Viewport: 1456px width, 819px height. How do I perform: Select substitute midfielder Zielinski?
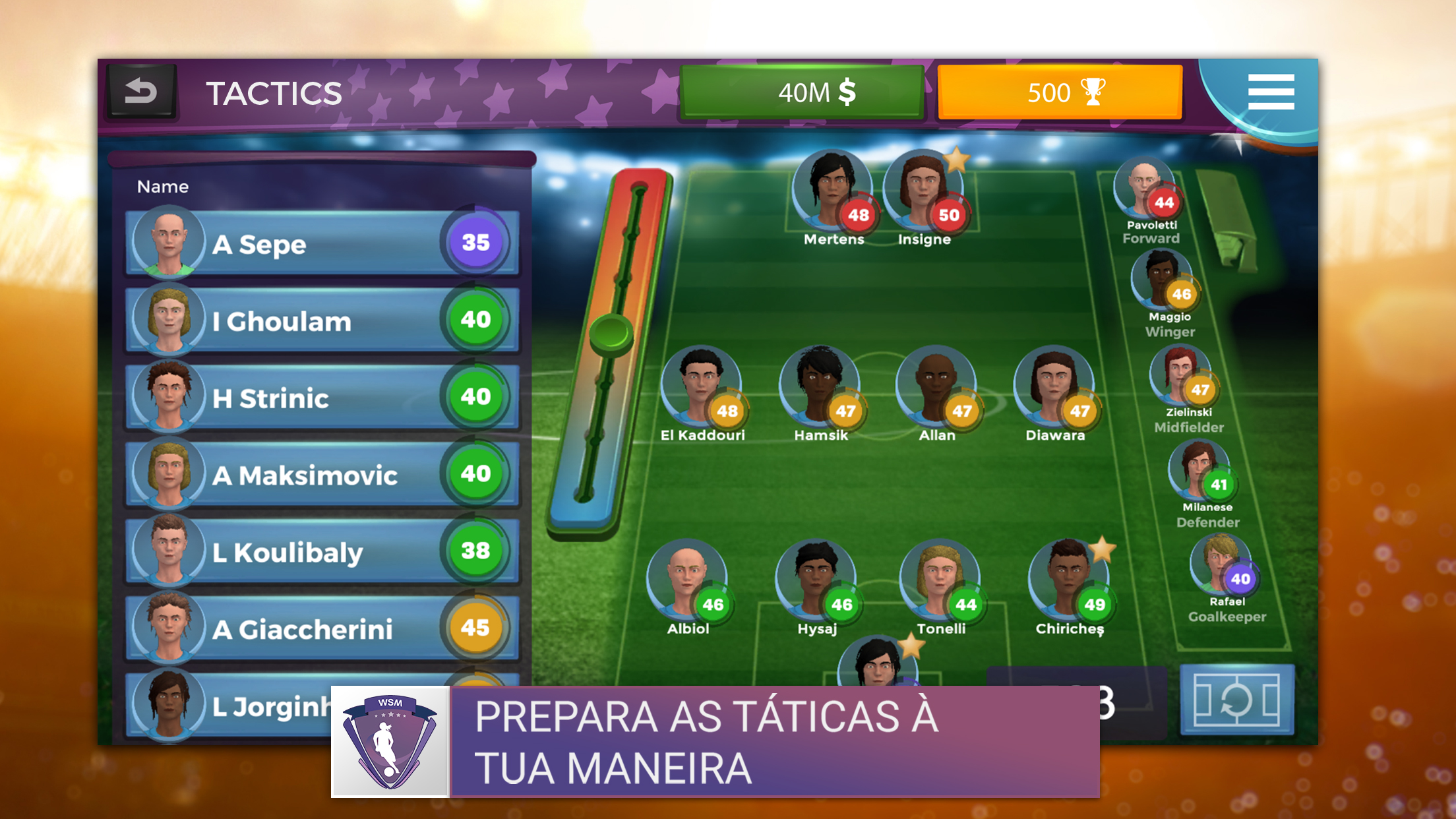tap(1182, 379)
